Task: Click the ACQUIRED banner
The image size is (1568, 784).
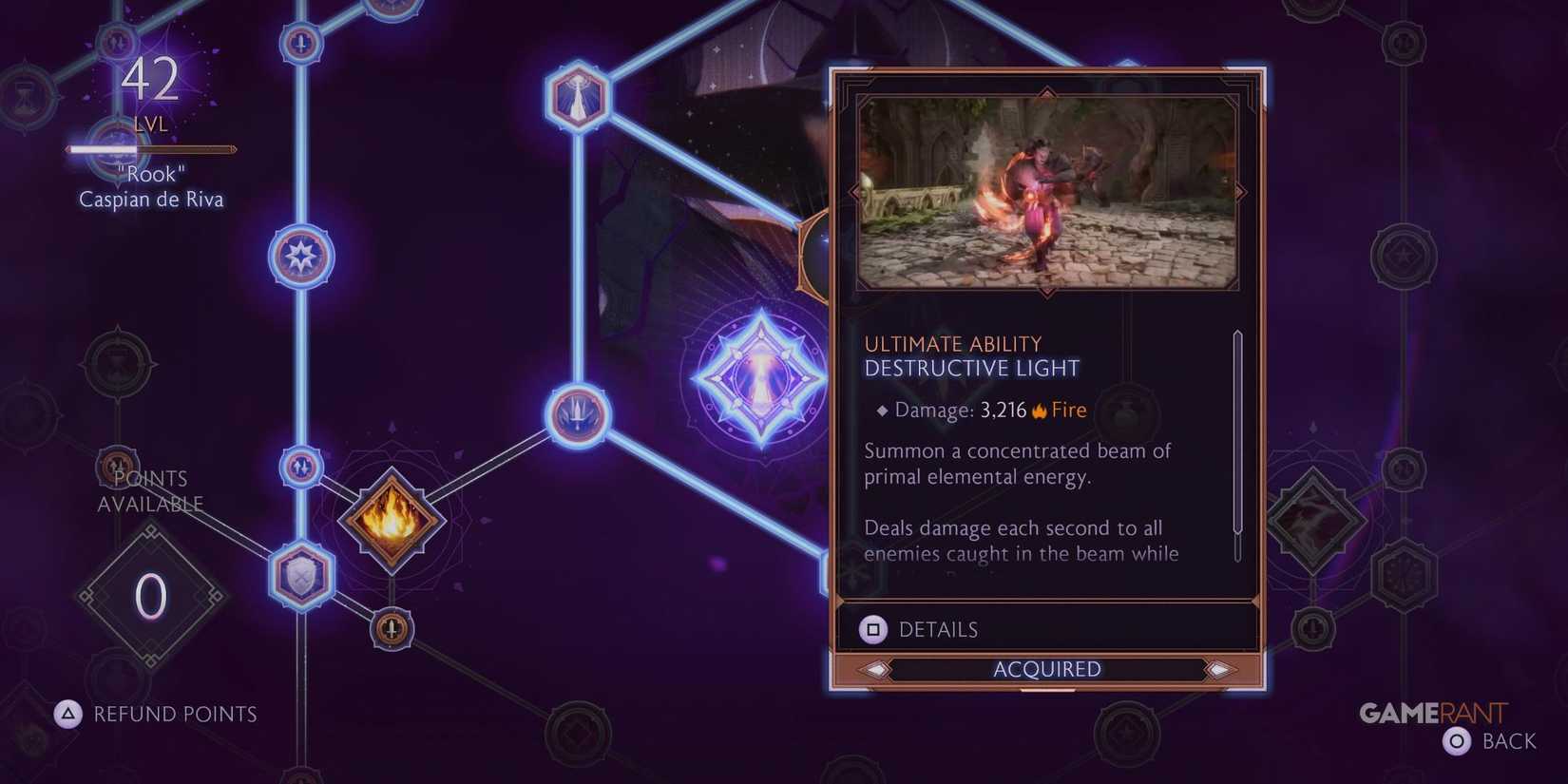Action: 1046,669
